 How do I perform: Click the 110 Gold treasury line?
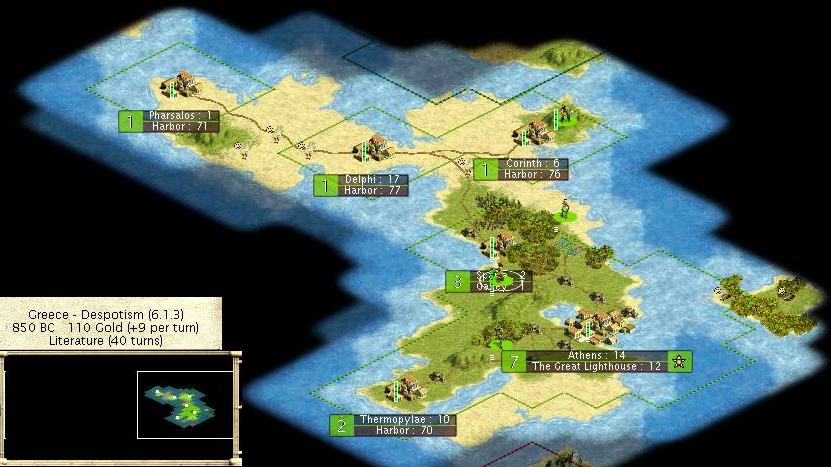106,327
